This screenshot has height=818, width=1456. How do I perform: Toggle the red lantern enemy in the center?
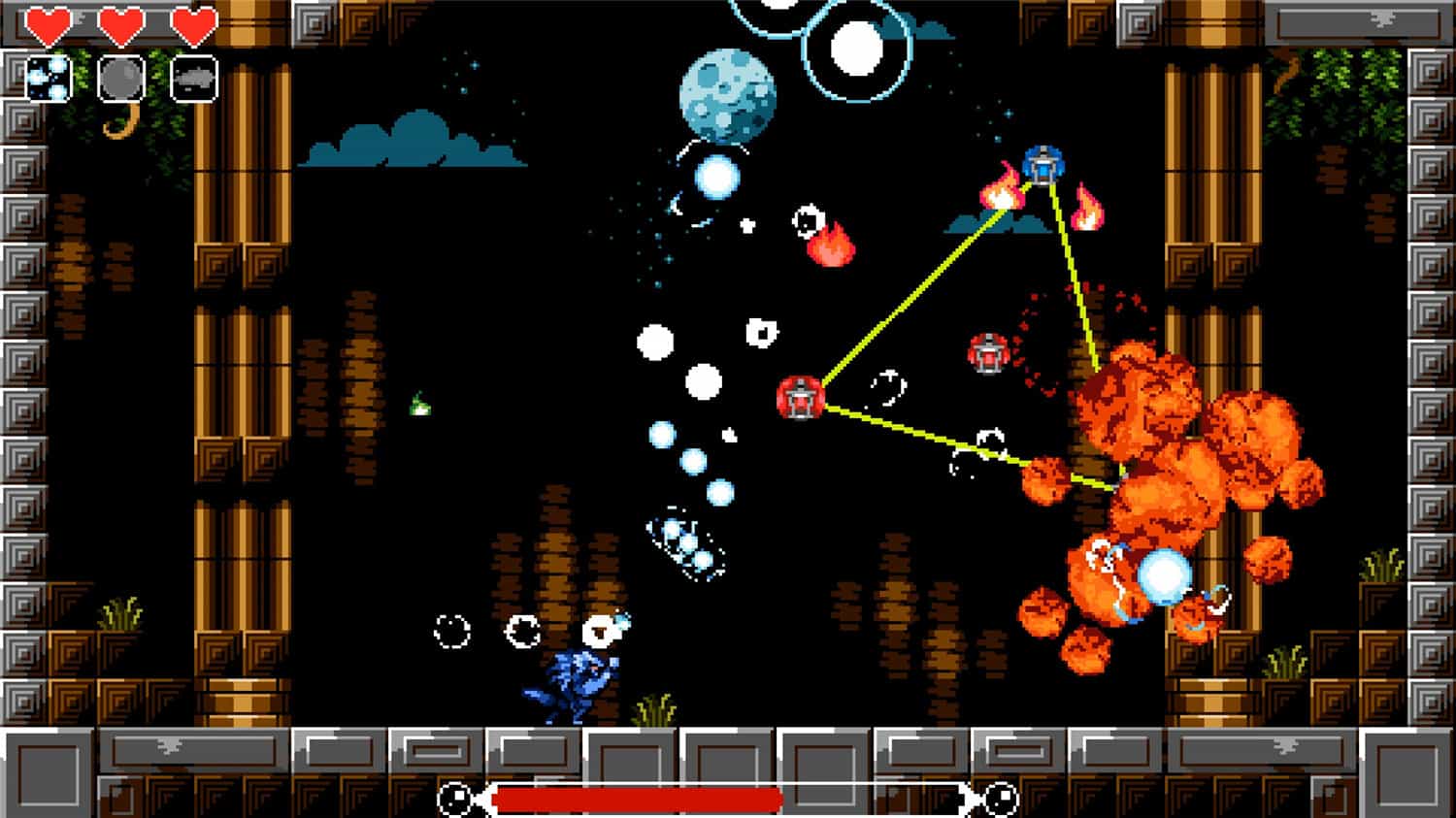click(801, 398)
